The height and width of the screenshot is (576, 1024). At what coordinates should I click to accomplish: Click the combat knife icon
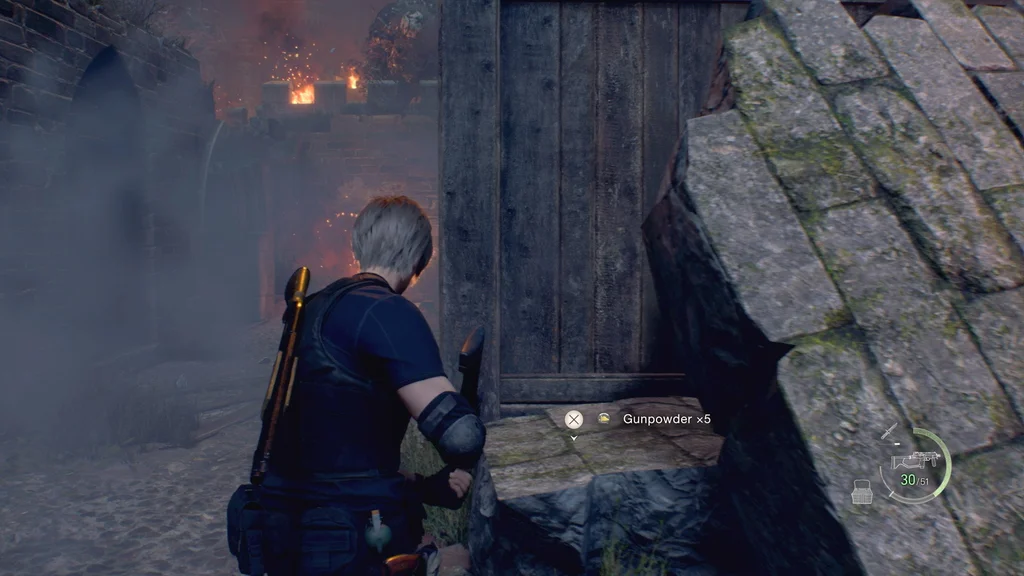click(x=890, y=431)
